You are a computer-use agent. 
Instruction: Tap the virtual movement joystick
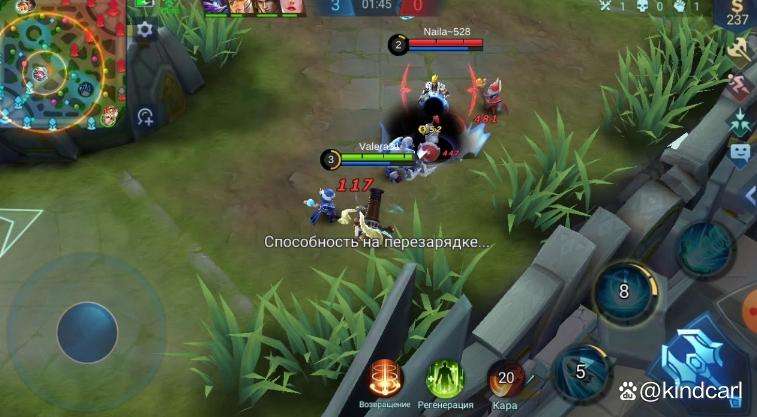[x=87, y=332]
